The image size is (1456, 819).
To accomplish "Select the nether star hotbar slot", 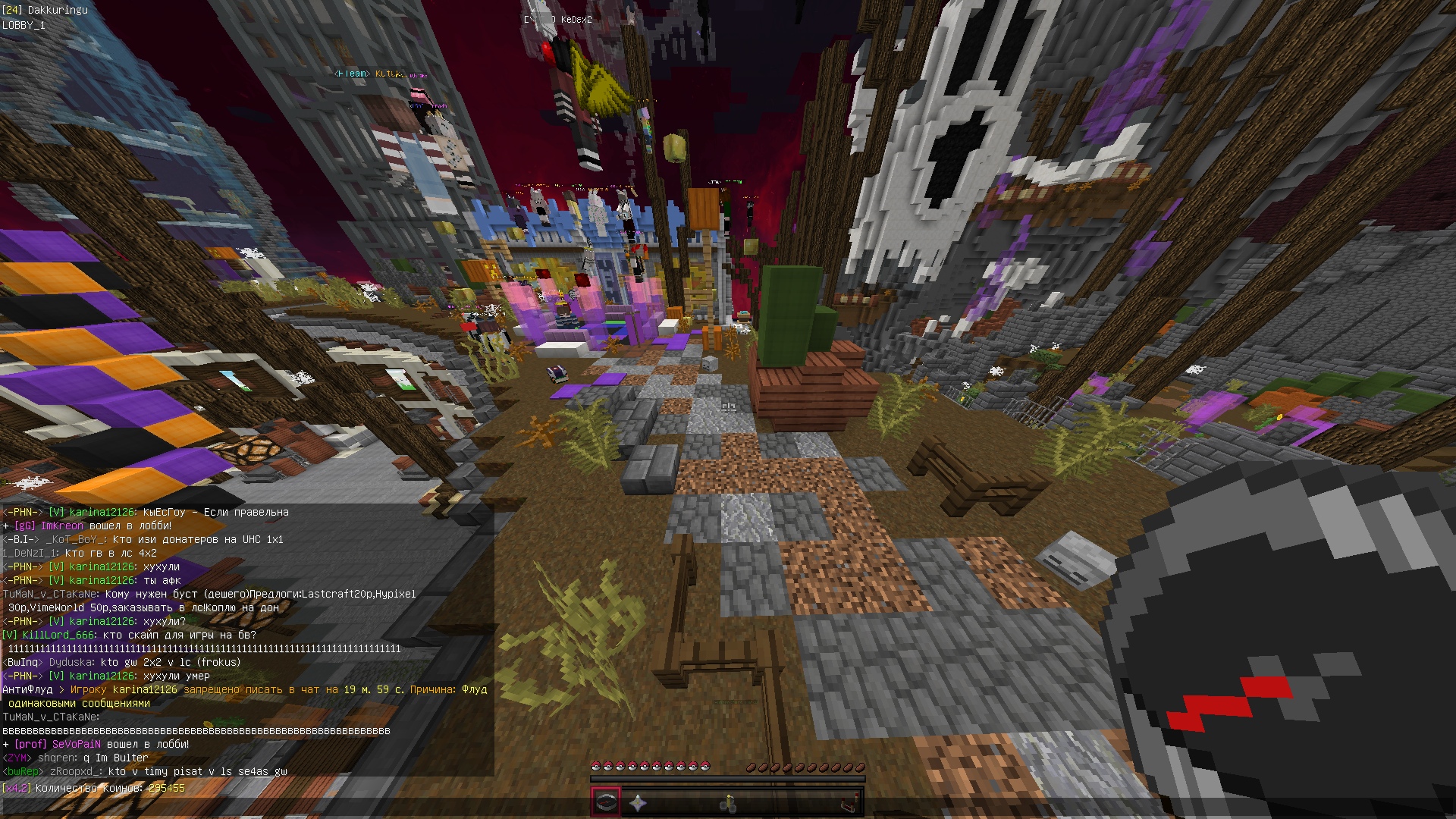I will pos(637,802).
